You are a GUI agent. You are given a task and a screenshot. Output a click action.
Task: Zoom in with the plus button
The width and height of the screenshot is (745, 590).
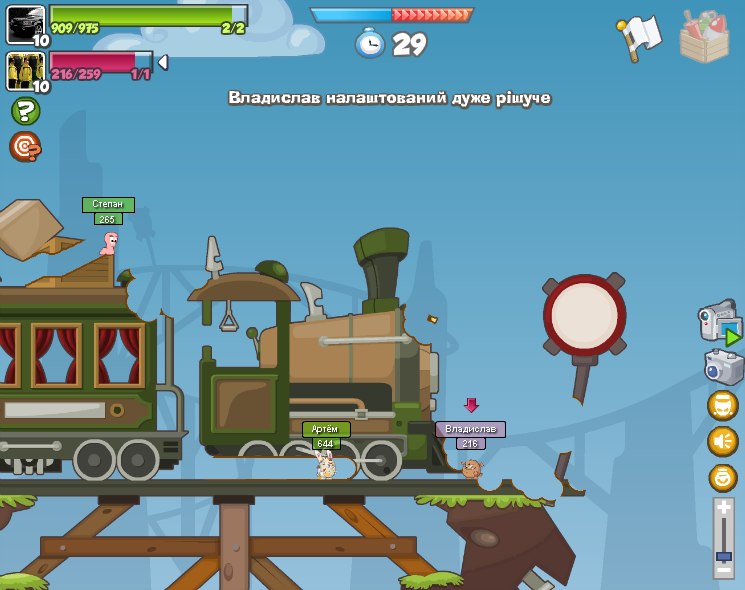tap(723, 508)
